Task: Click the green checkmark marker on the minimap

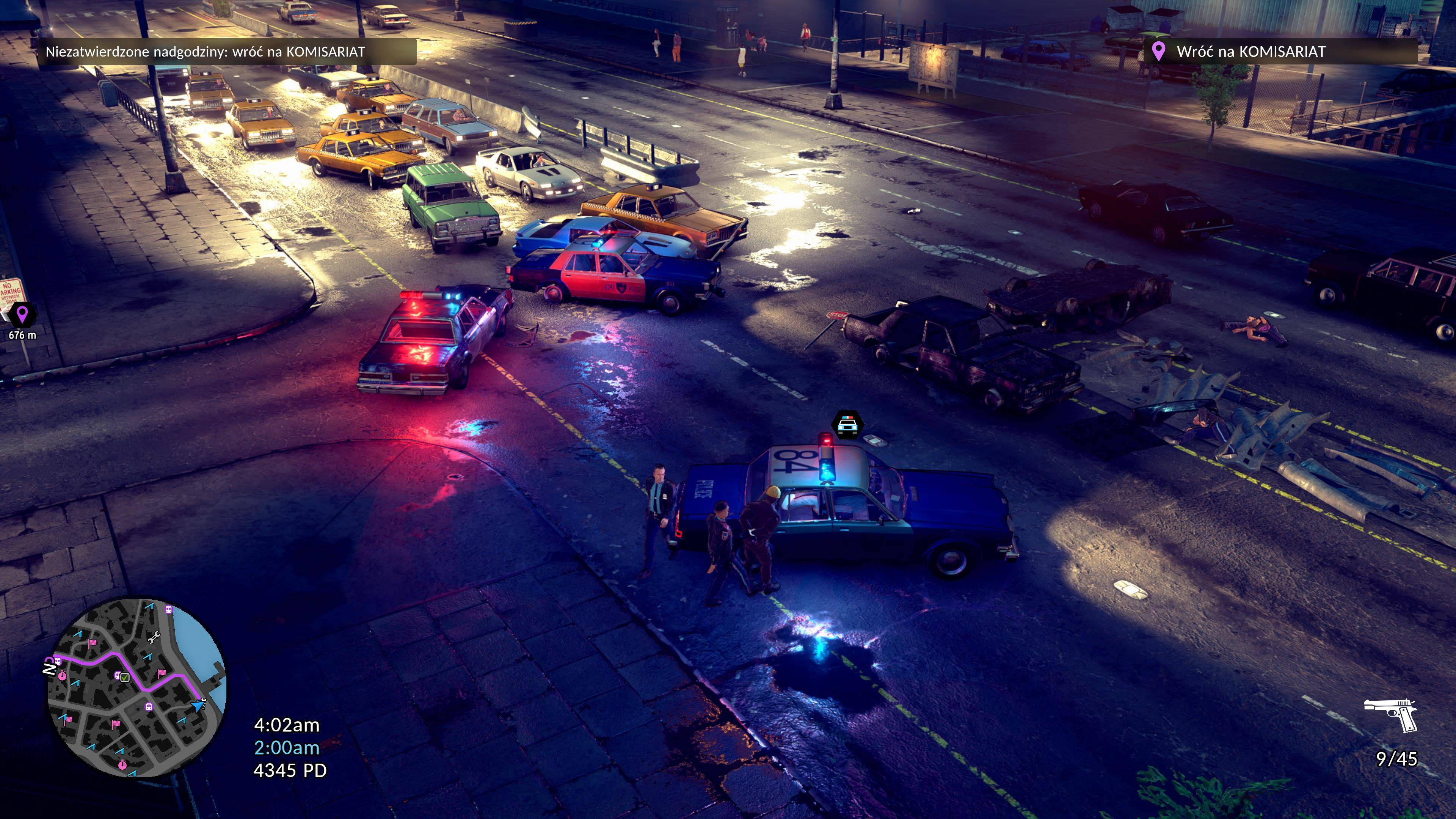Action: [125, 677]
